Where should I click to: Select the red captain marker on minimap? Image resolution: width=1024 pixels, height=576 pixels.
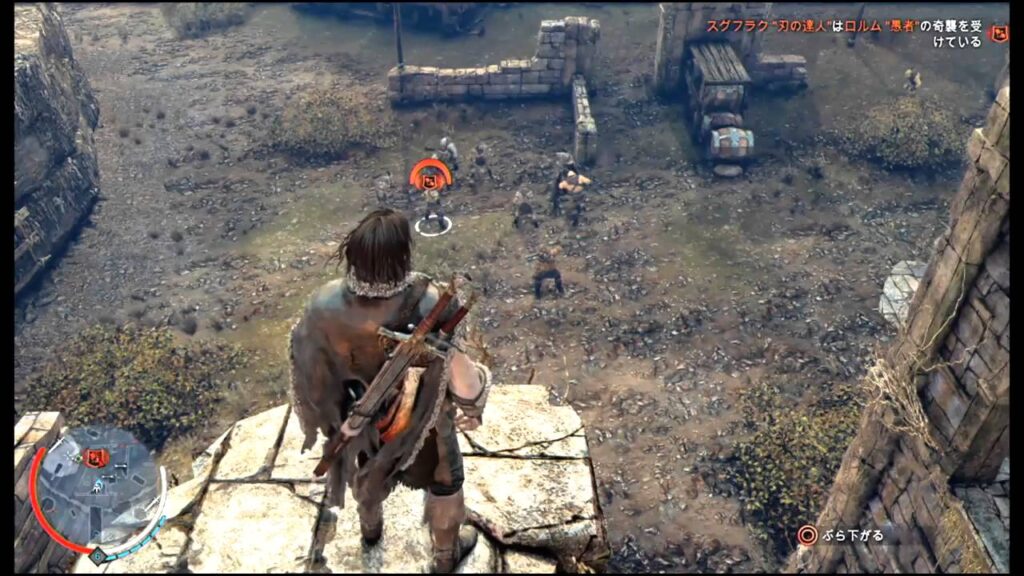pos(97,458)
